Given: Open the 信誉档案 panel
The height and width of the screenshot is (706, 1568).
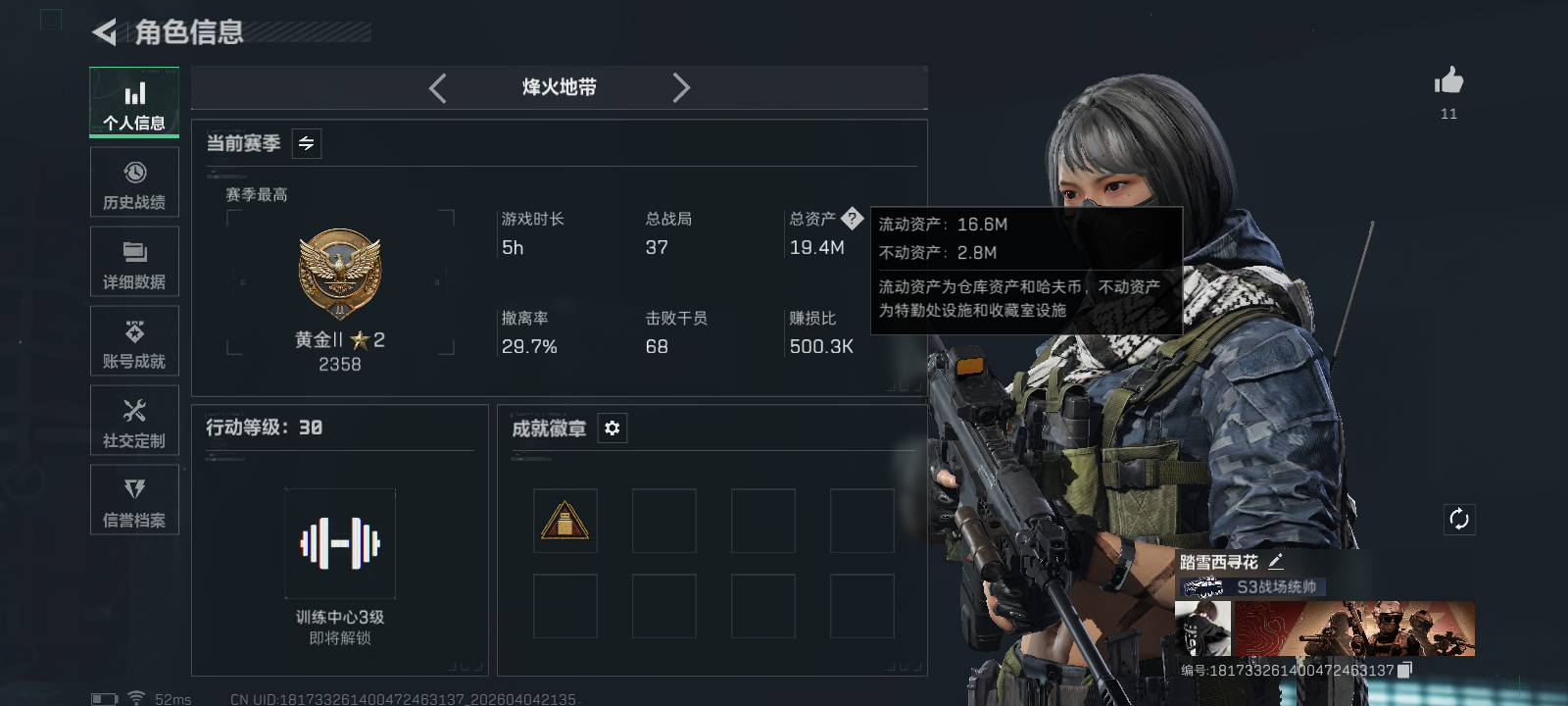Looking at the screenshot, I should pos(134,500).
